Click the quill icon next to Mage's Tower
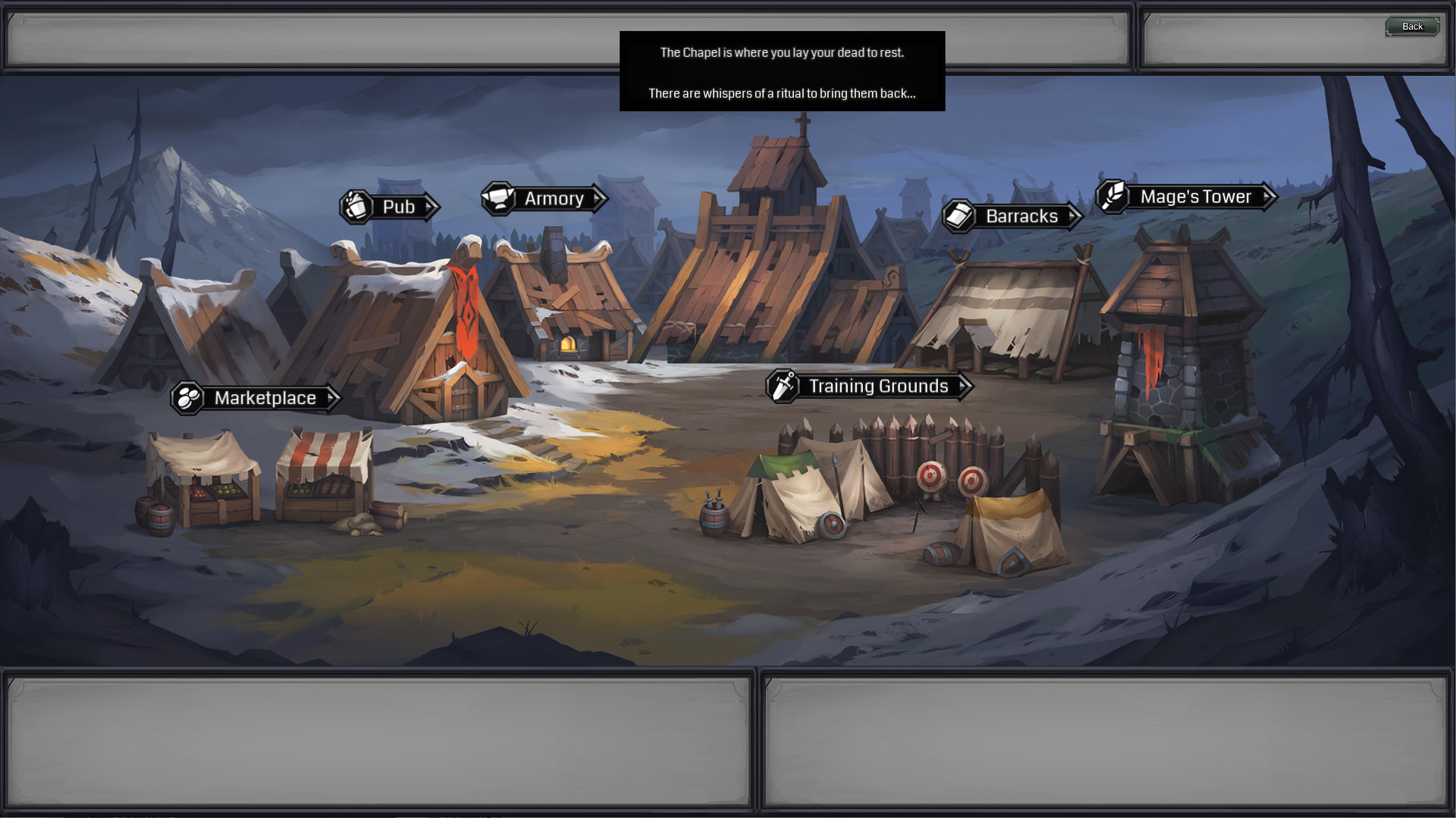Screen dimensions: 1456x818 coord(1112,196)
